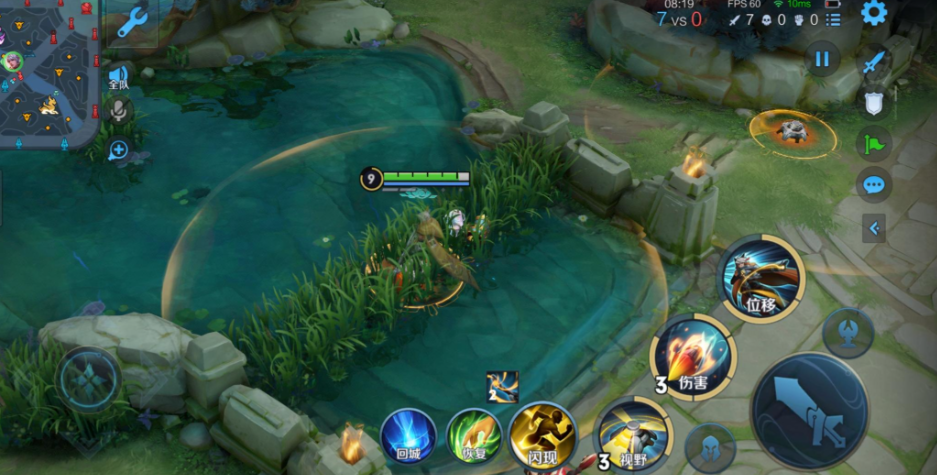This screenshot has height=475, width=937.
Task: Open the scoreboard list icon
Action: (833, 19)
